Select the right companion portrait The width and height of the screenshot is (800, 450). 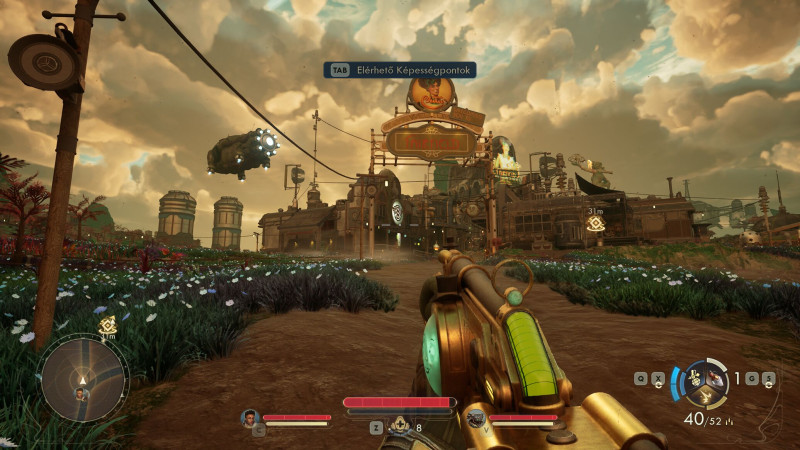coord(476,417)
